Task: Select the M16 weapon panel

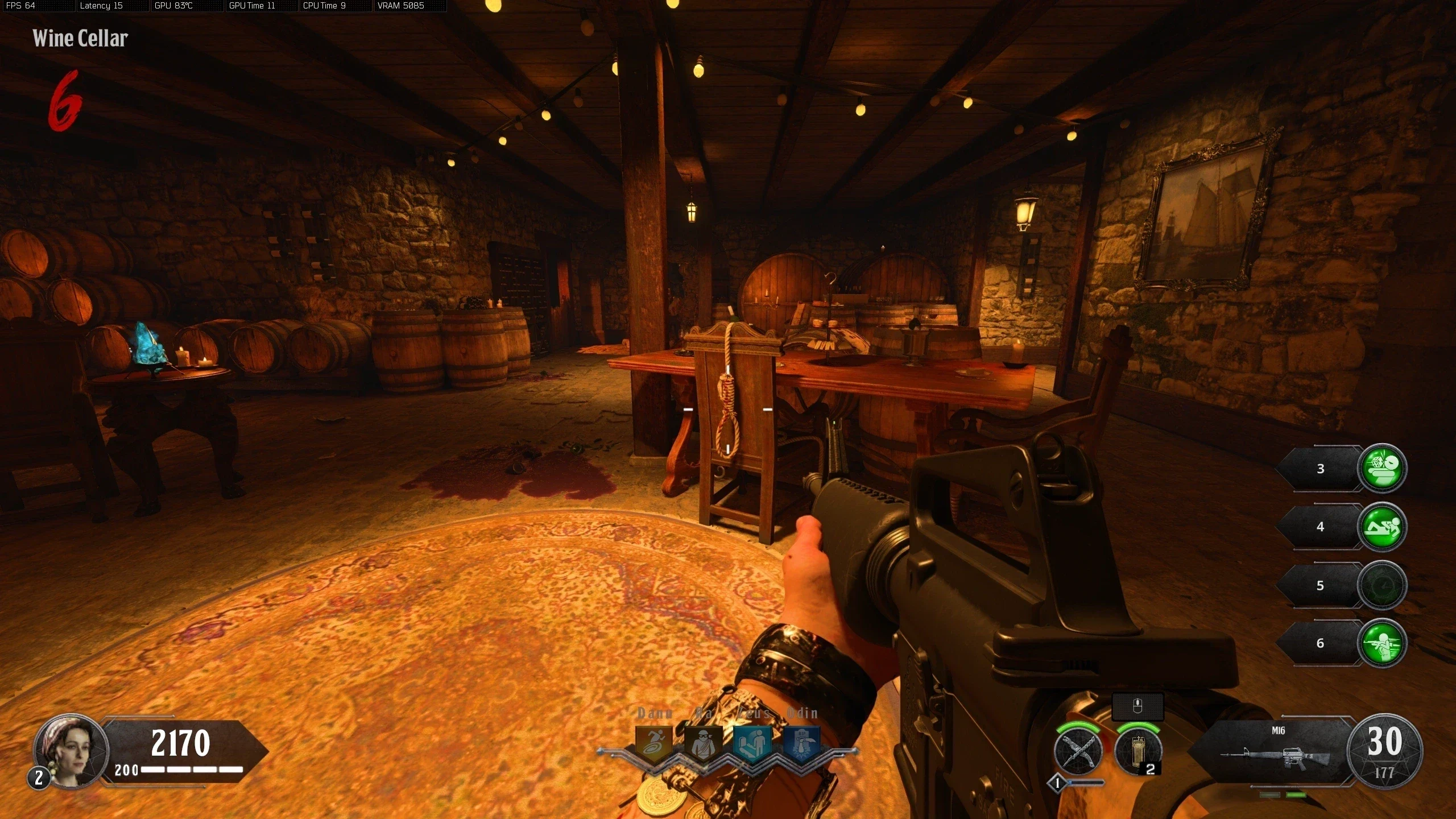Action: click(x=1274, y=751)
